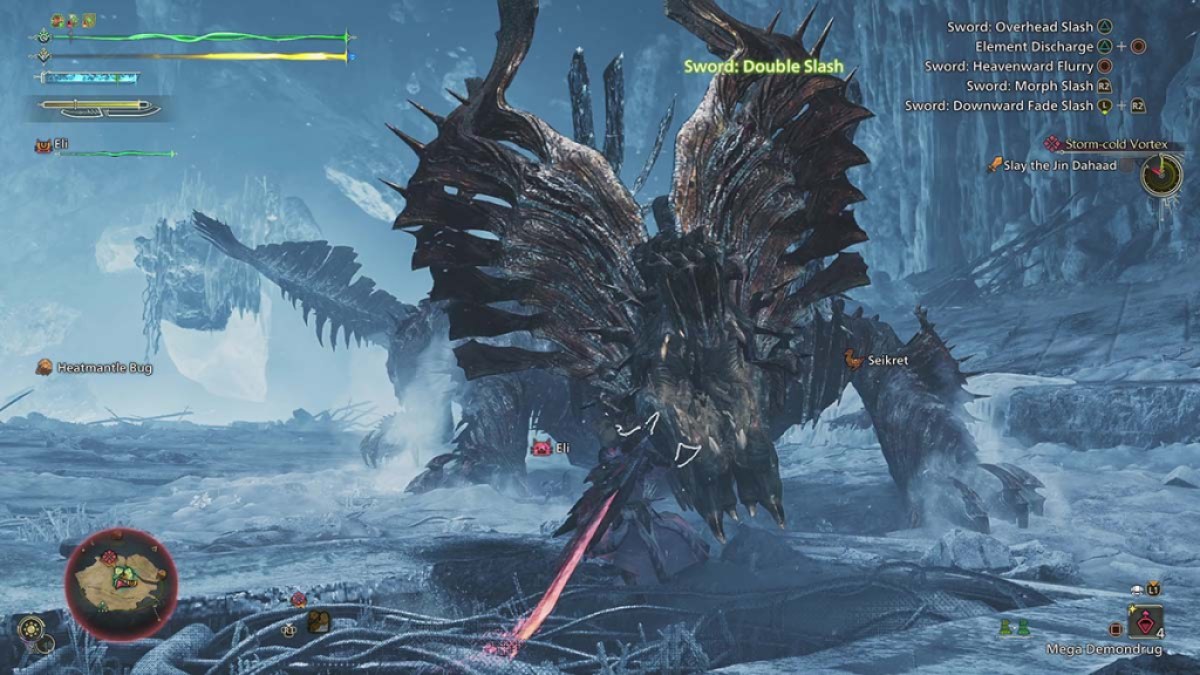Click the brown ammo pouch icon
Image resolution: width=1200 pixels, height=675 pixels.
click(319, 622)
